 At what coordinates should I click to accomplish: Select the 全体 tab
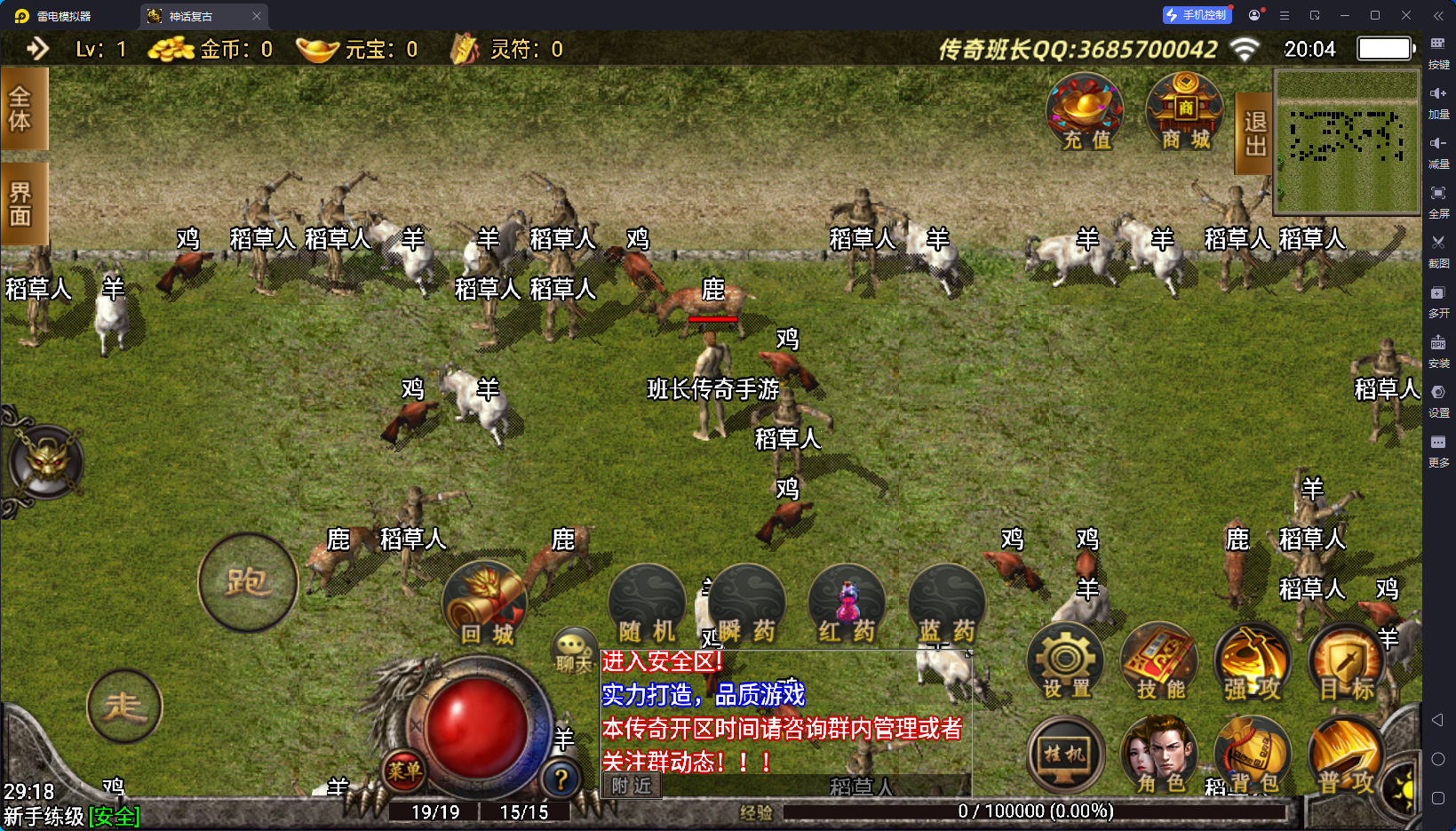click(21, 108)
